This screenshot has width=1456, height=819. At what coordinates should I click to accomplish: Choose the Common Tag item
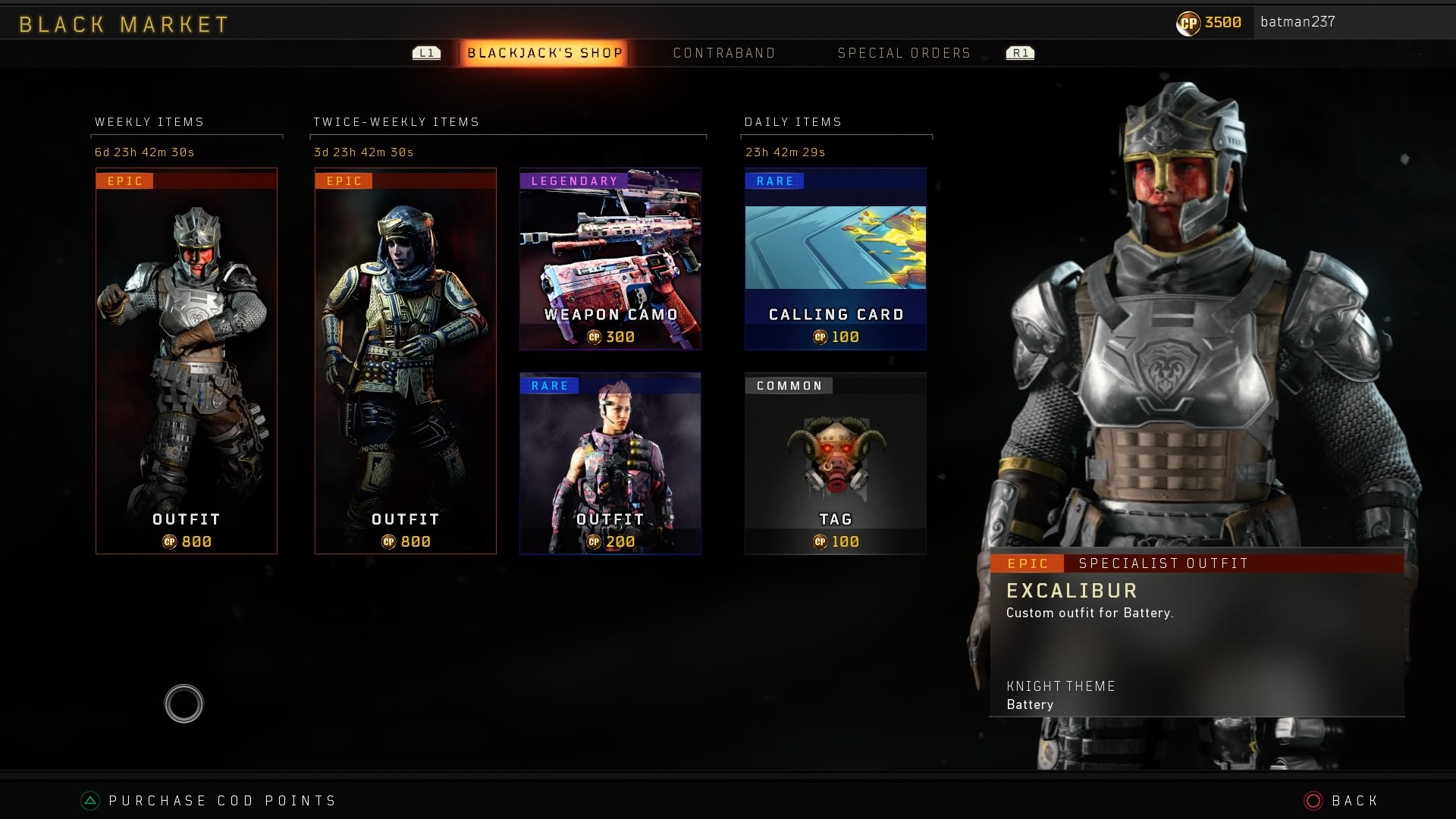[836, 463]
